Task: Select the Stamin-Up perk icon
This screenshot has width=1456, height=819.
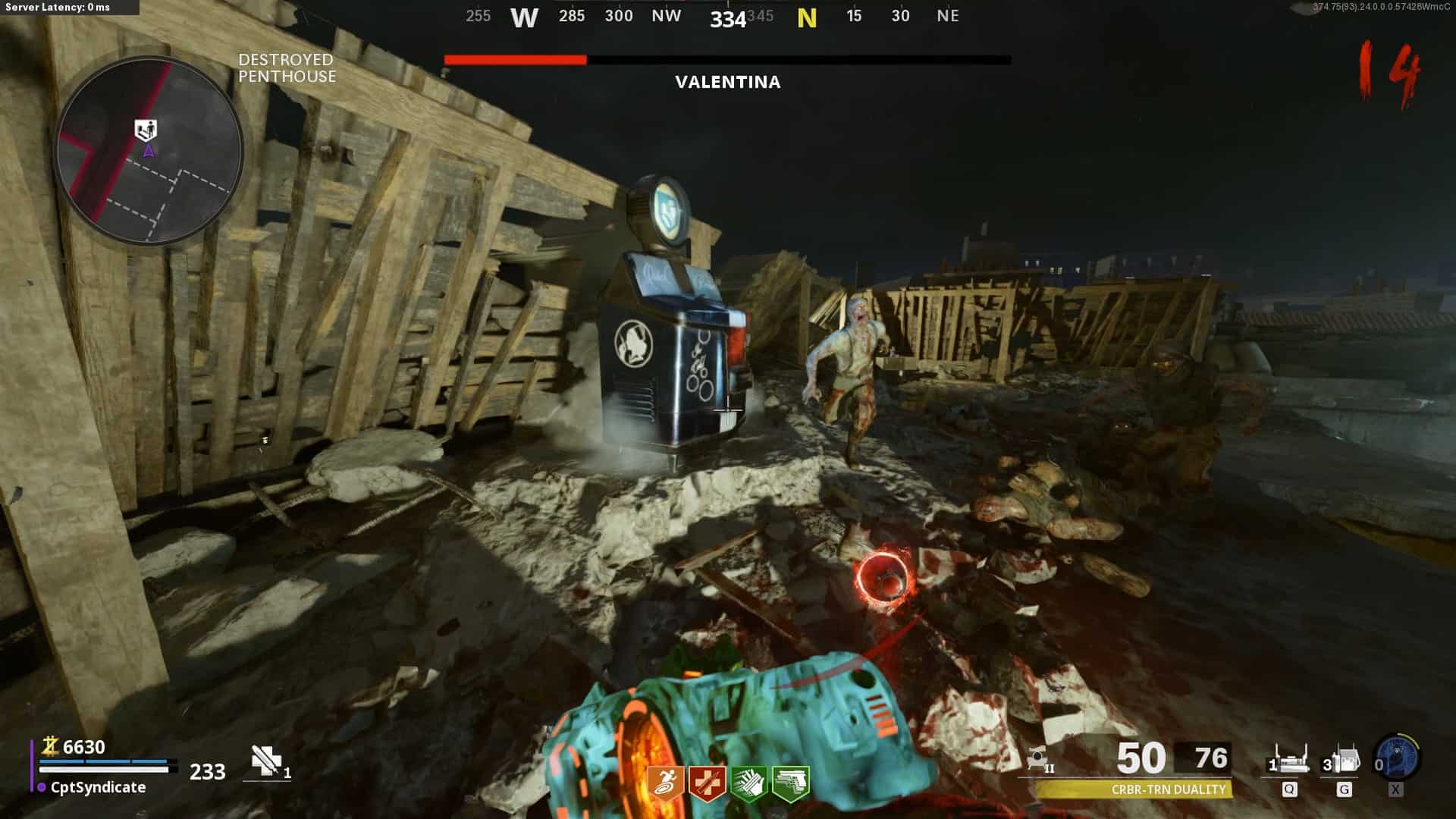Action: (666, 783)
